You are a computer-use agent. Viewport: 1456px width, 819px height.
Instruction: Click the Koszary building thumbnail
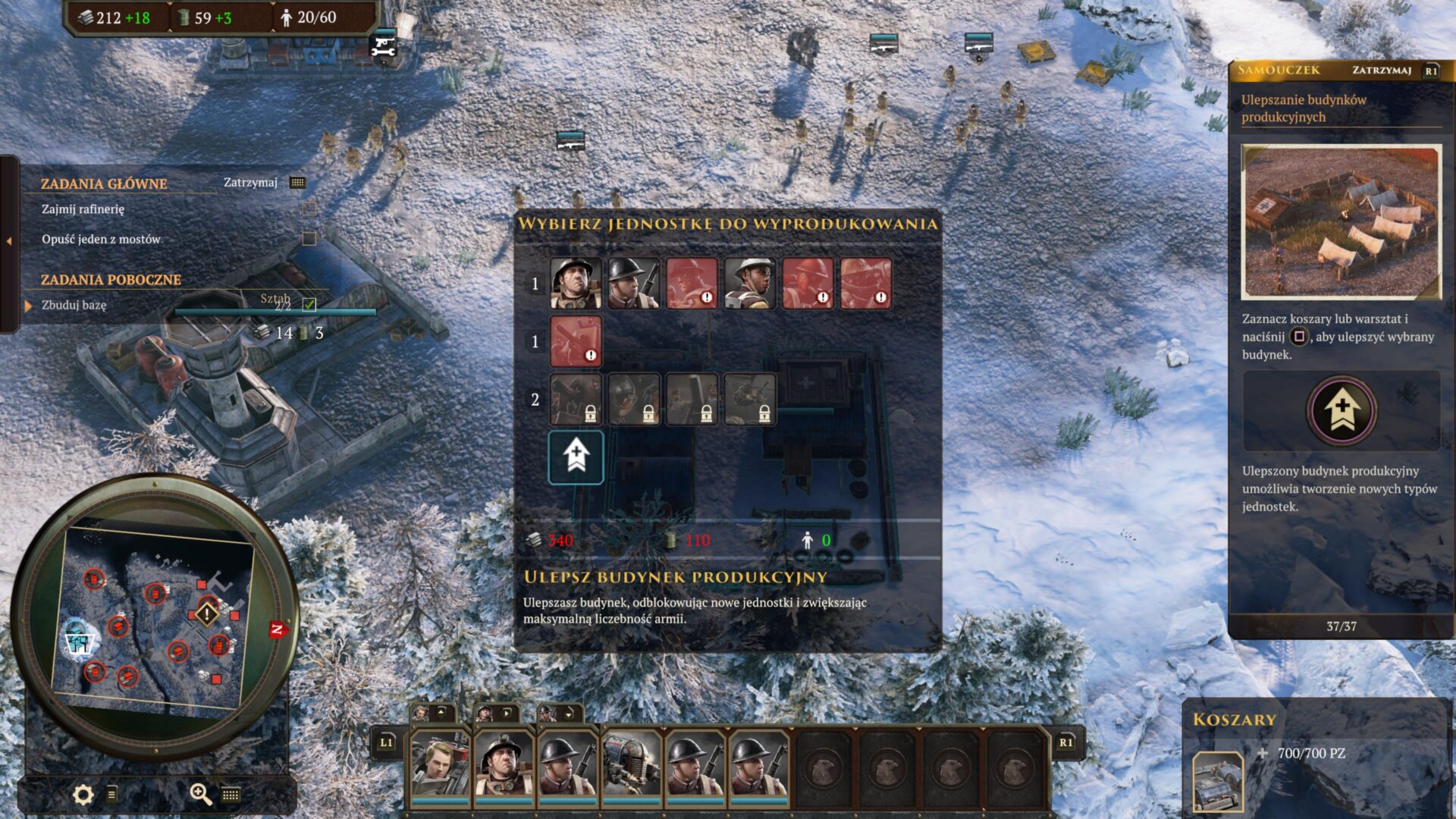coord(1218,781)
